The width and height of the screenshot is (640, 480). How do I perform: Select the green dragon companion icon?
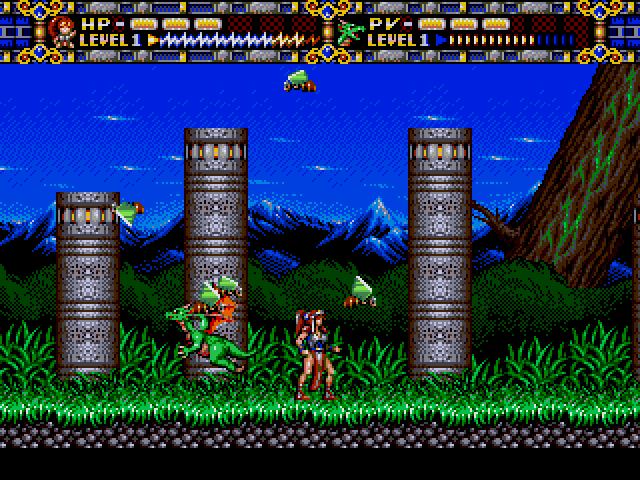click(x=350, y=32)
